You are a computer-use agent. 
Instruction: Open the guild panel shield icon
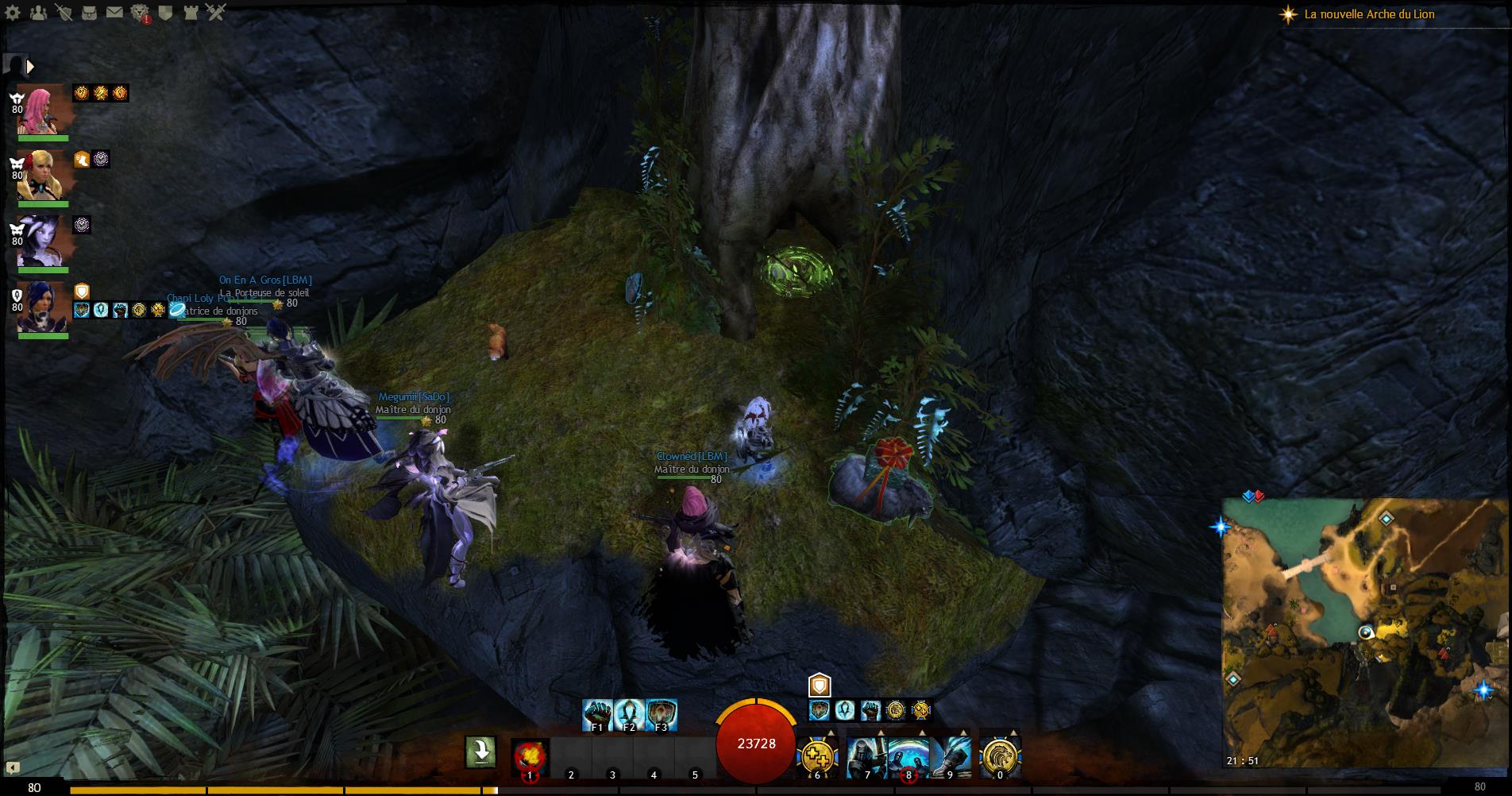tap(165, 12)
